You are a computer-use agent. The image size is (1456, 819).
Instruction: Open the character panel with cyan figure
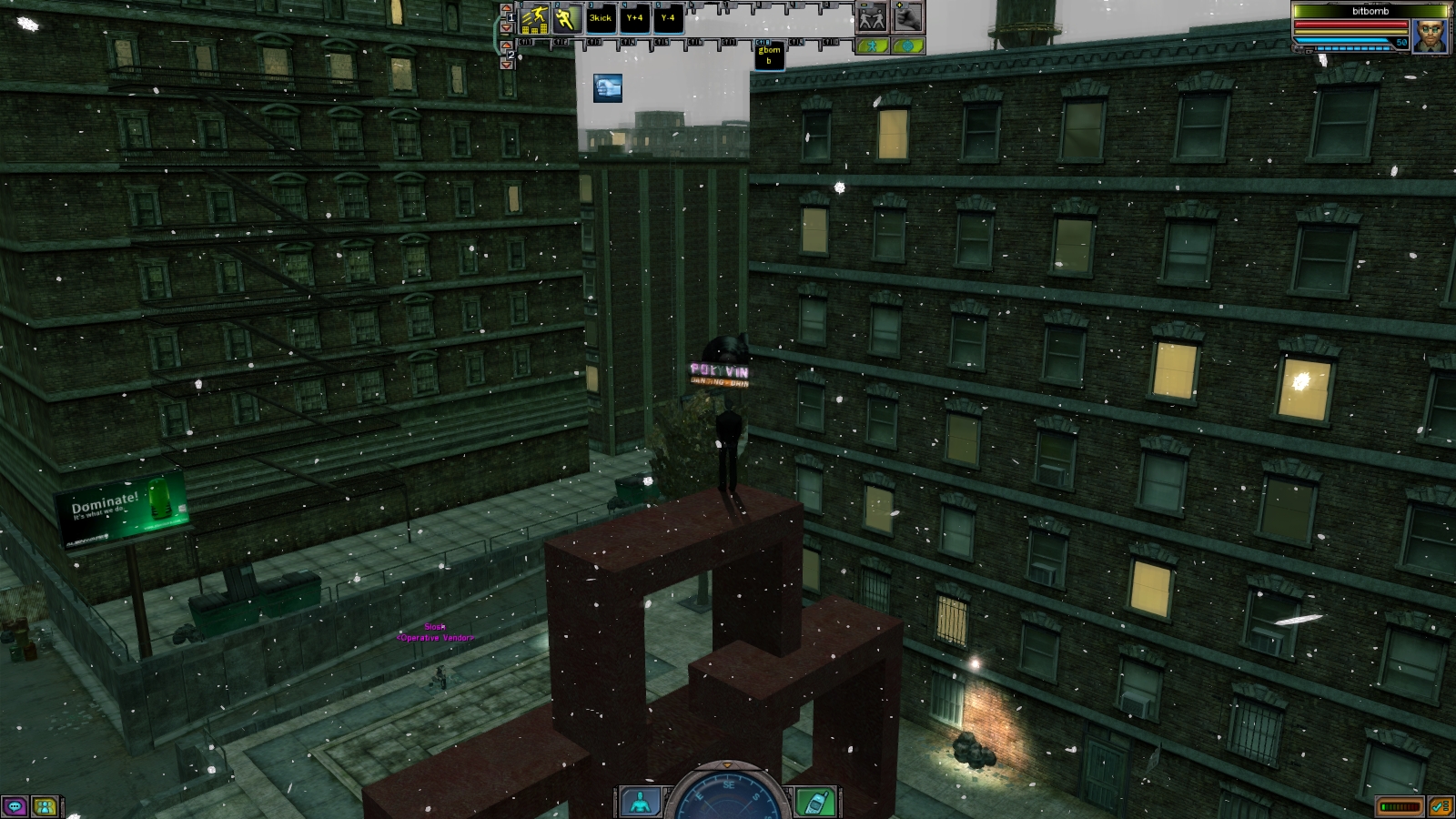(x=642, y=802)
